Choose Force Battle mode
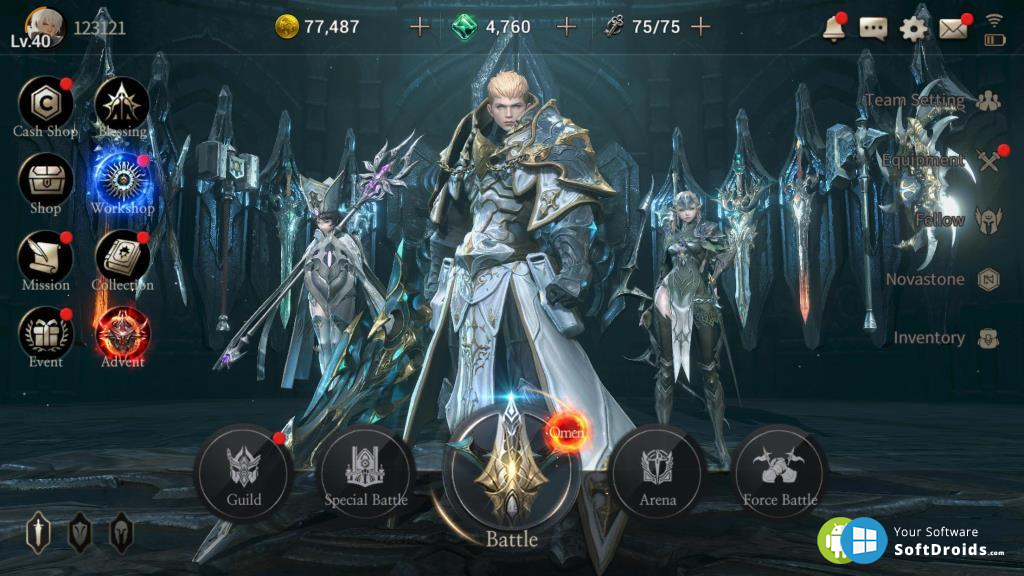The width and height of the screenshot is (1024, 576). [x=780, y=472]
